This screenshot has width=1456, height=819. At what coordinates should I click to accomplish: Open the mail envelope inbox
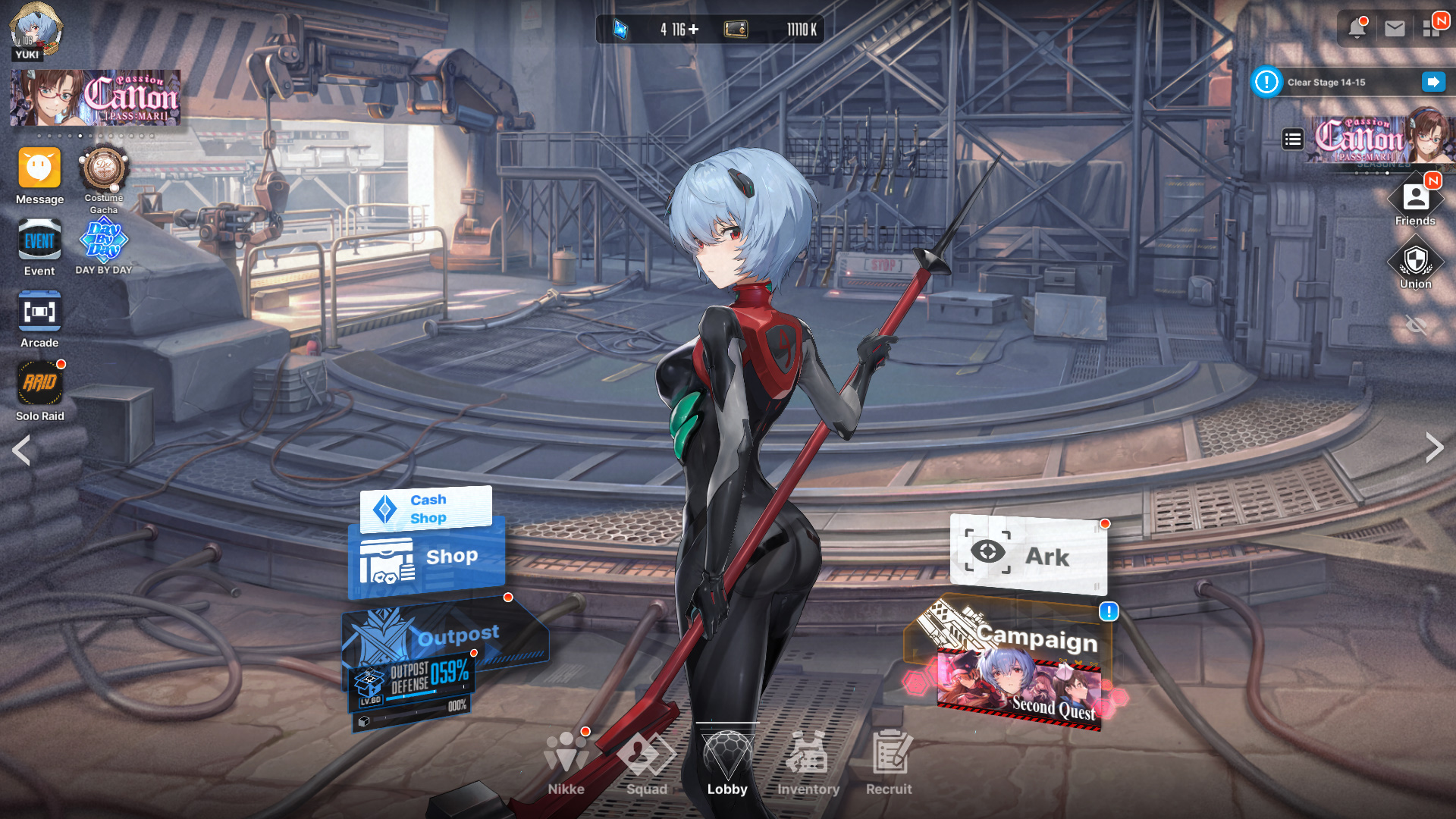click(x=1395, y=29)
